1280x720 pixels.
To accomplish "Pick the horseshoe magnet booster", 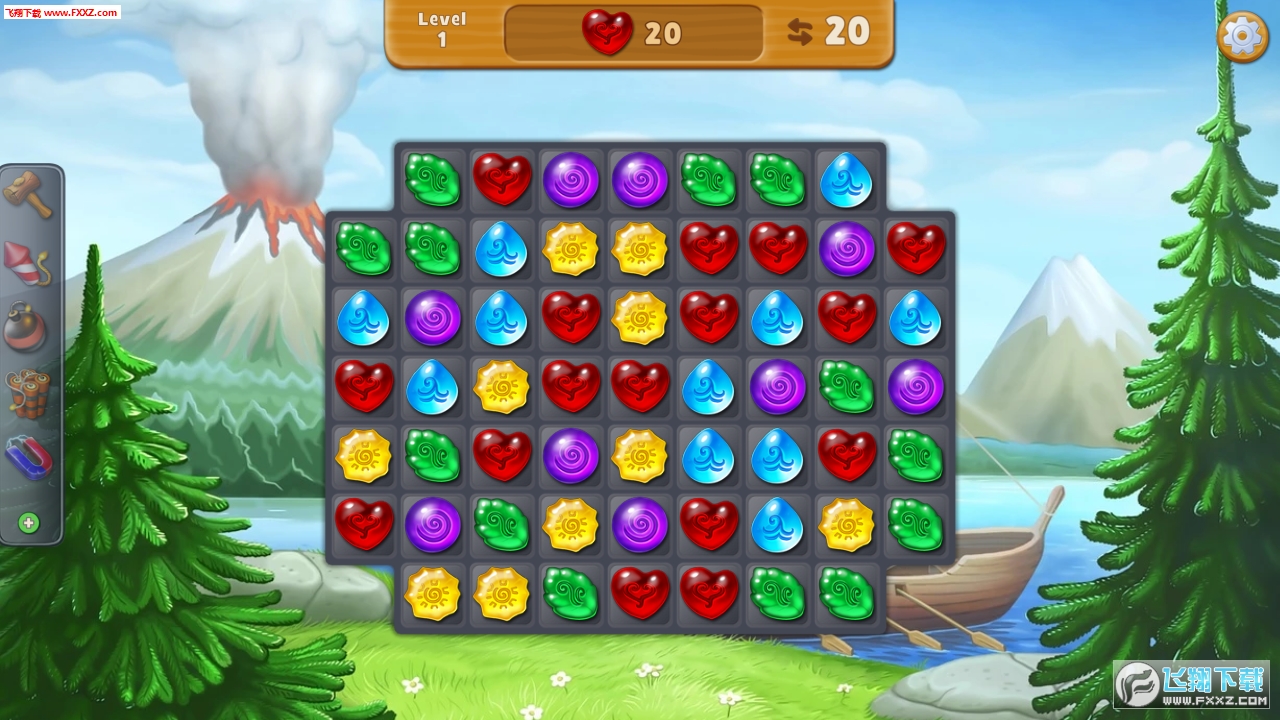I will (28, 457).
